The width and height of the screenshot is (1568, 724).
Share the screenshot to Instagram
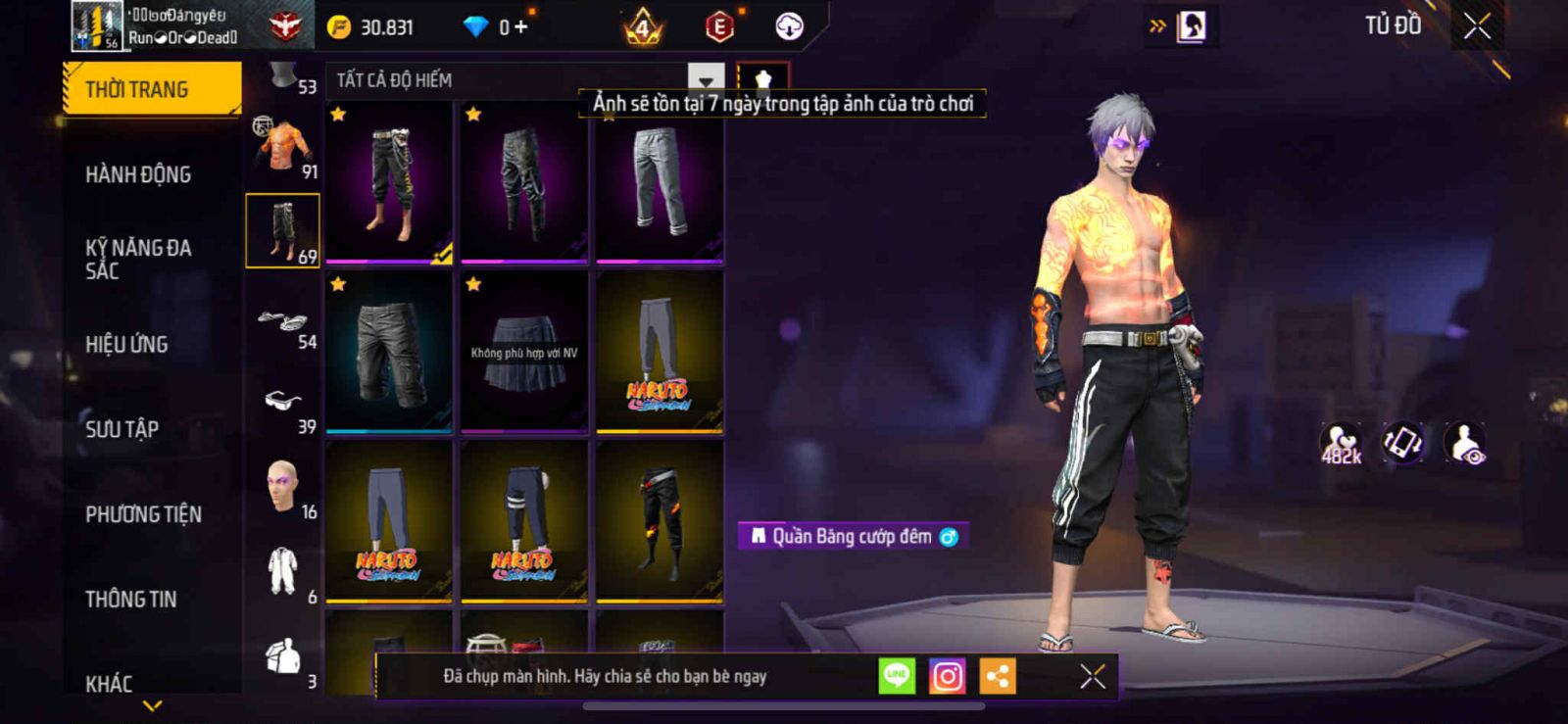tap(947, 676)
